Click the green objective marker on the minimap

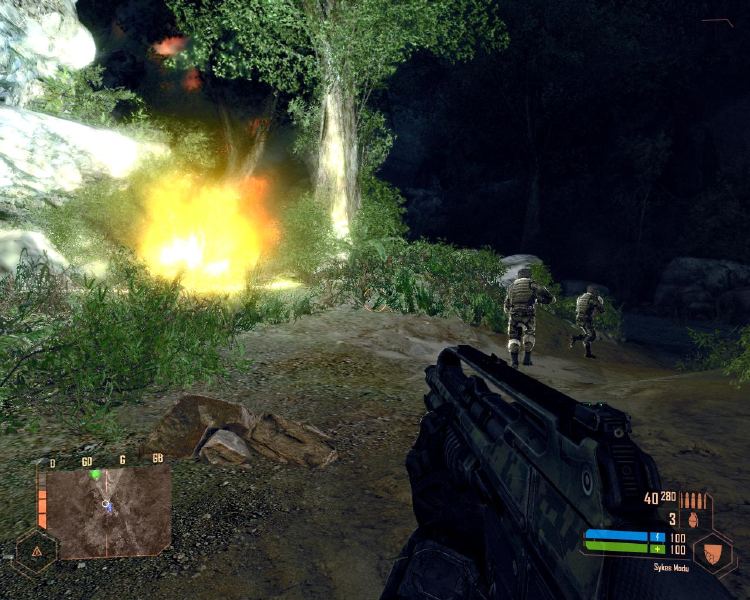click(96, 474)
